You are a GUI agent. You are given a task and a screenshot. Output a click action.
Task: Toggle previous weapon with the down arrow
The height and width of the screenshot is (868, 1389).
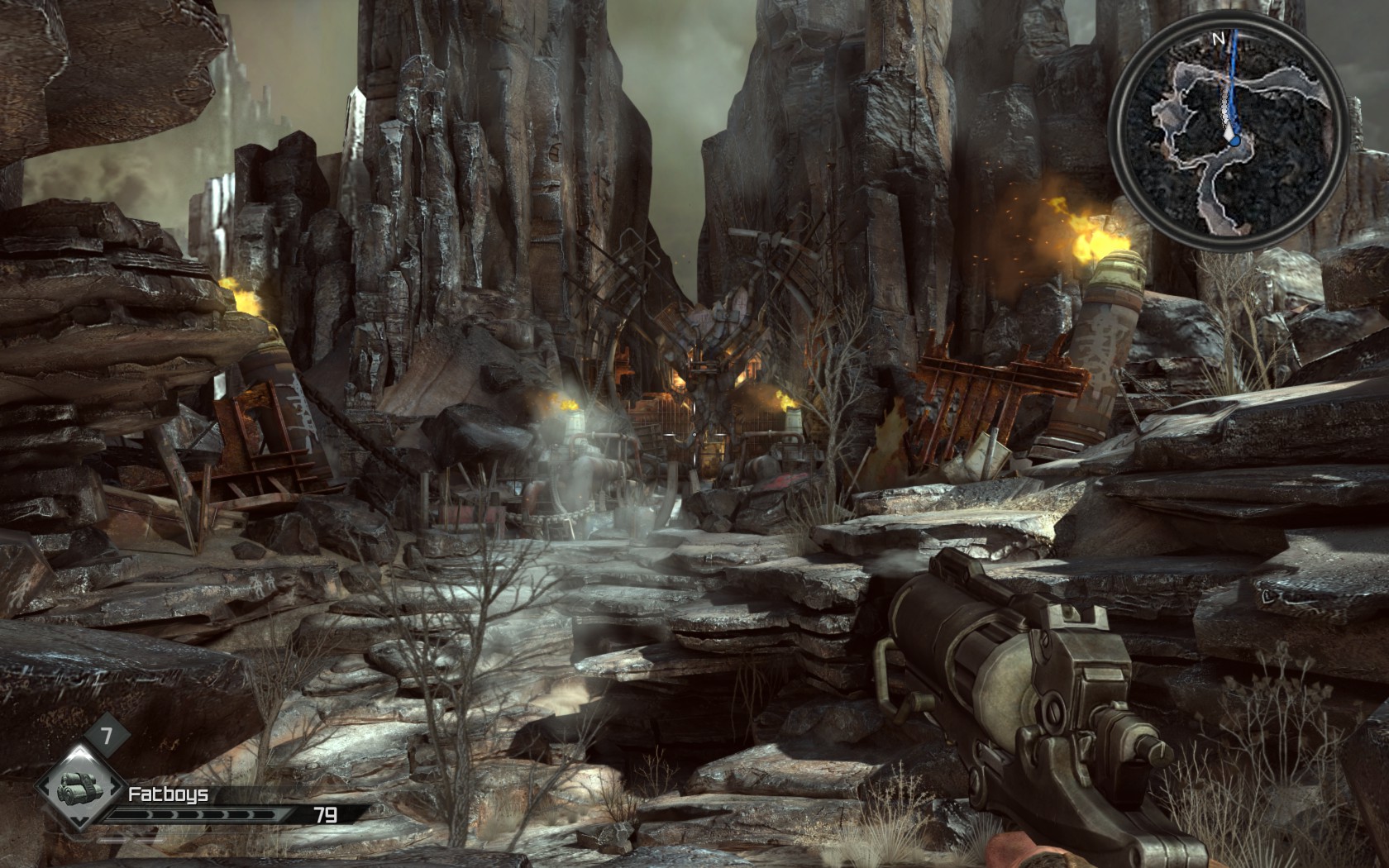tap(79, 821)
